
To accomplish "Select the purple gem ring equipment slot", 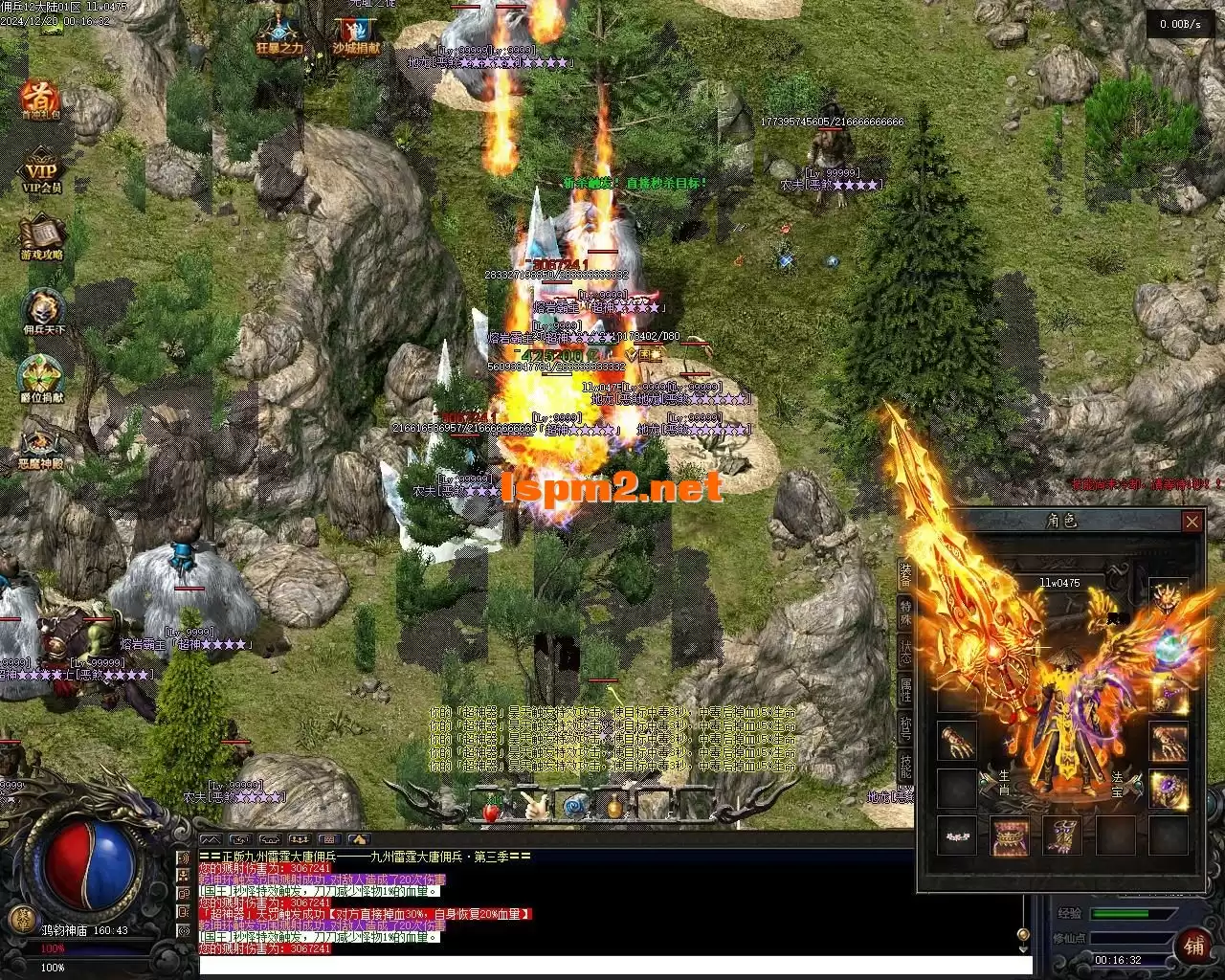I will coord(1169,789).
